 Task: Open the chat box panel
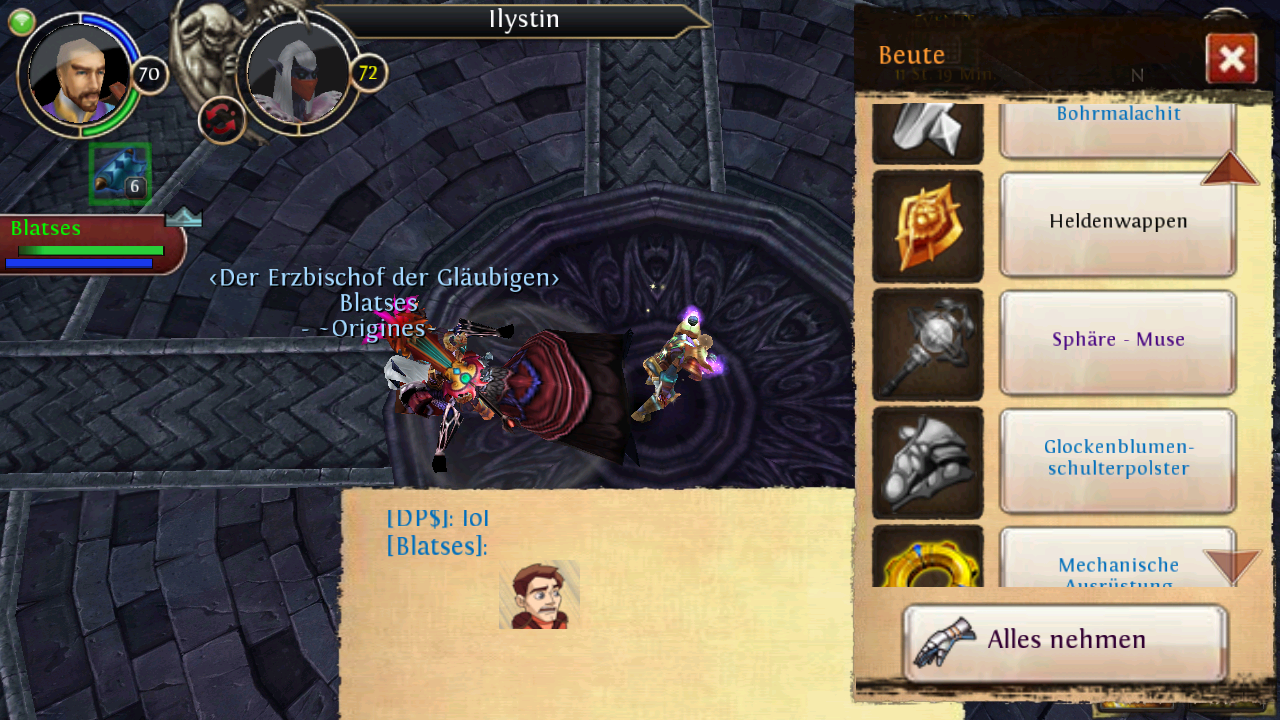tap(600, 600)
